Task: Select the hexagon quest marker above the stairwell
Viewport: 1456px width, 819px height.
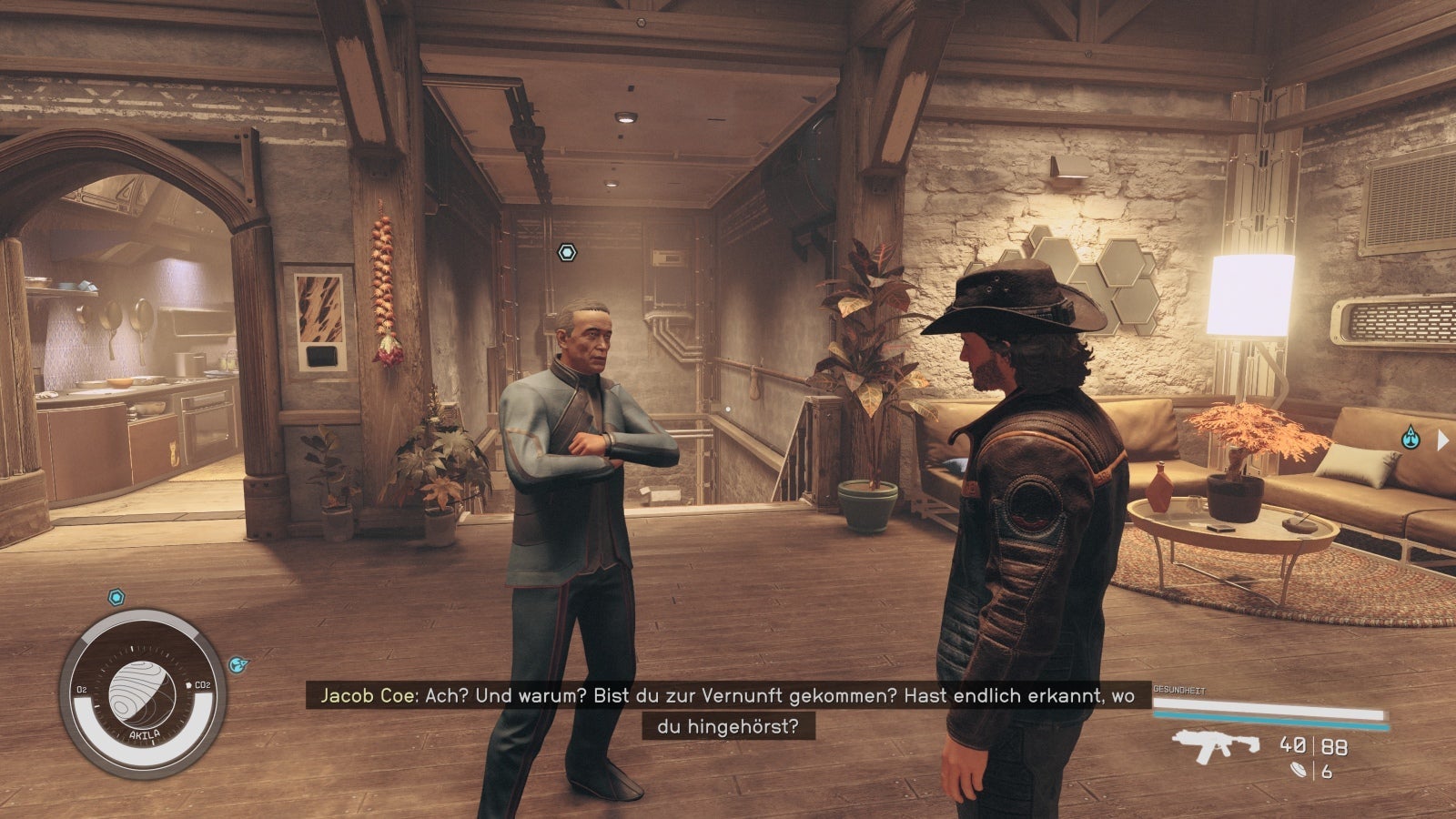Action: click(x=567, y=252)
